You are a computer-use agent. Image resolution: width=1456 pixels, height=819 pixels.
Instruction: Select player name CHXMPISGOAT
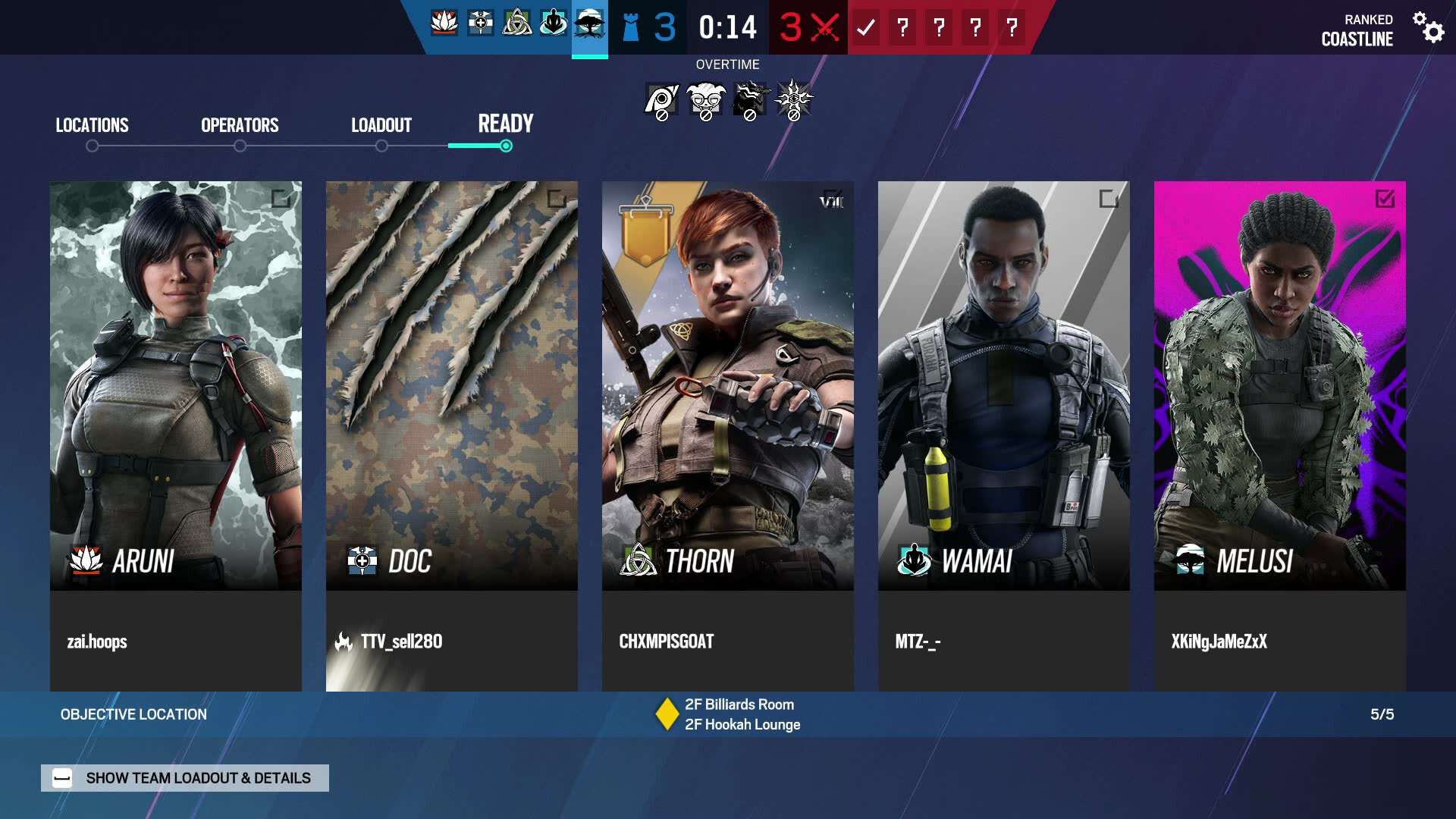(x=667, y=642)
